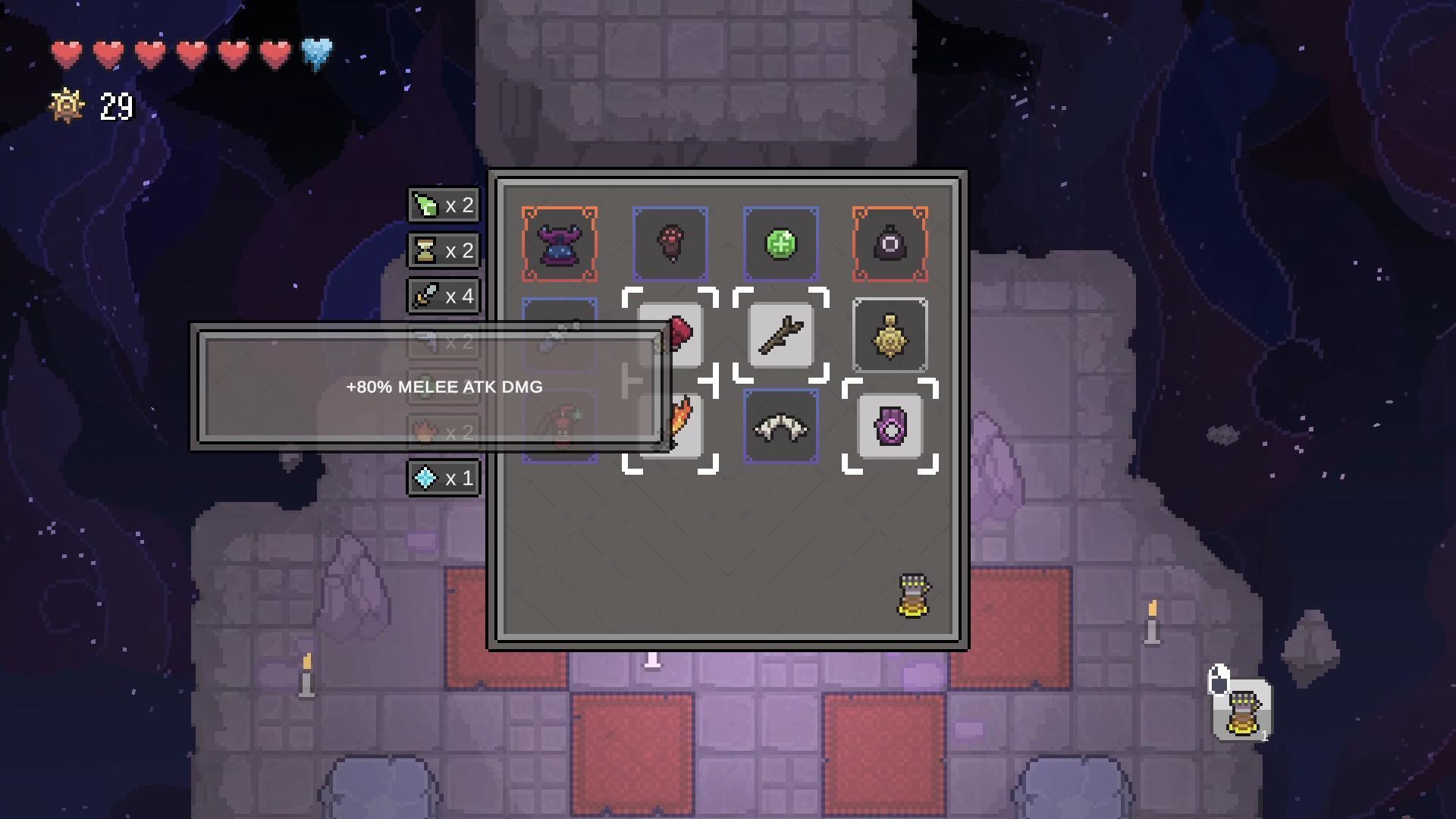Select the hourglass x2 tag
This screenshot has height=819, width=1456.
444,251
